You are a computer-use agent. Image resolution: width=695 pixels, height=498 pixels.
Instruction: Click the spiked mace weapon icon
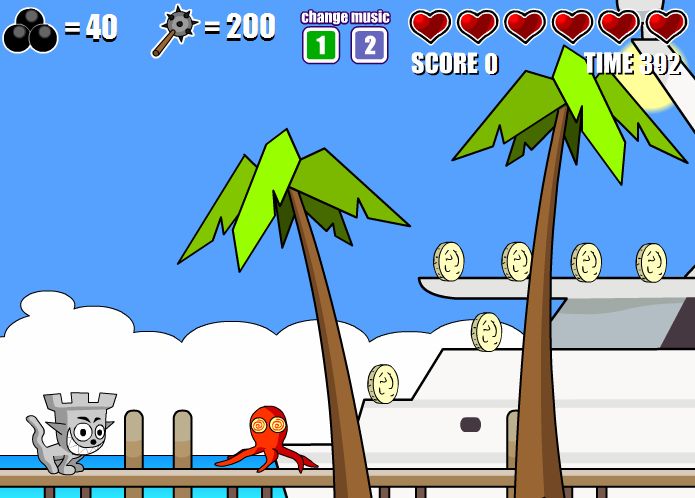175,30
